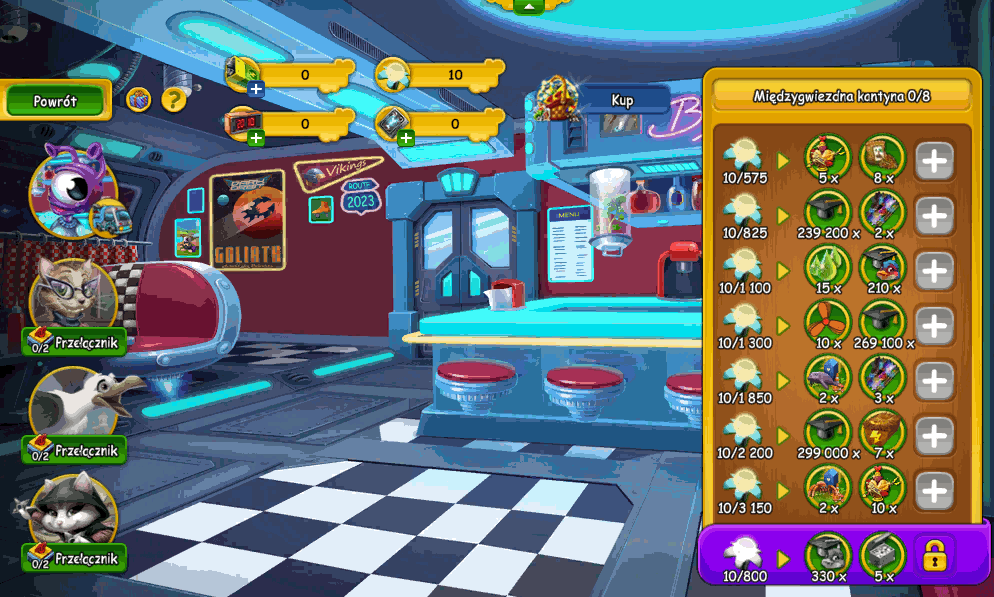Click the plus button in the 10/2 200 row
This screenshot has height=597, width=994.
click(x=934, y=436)
